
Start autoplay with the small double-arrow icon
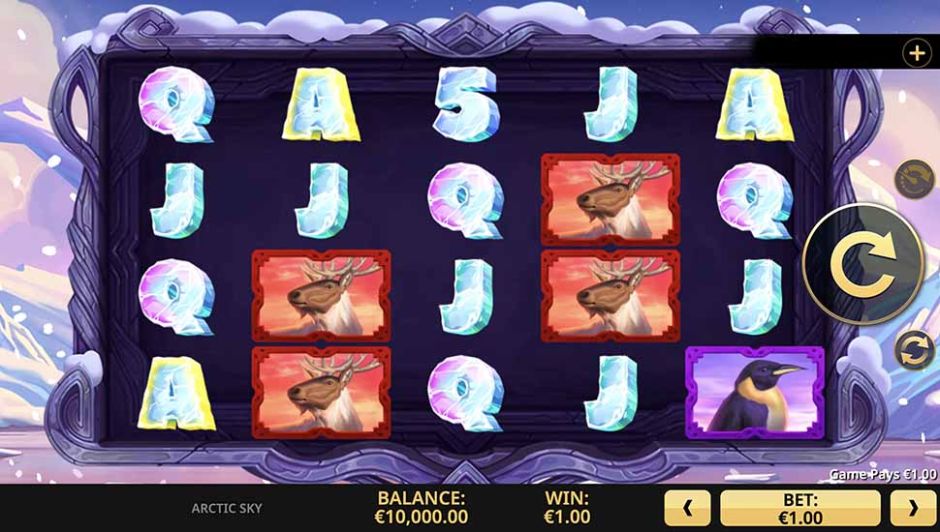pos(914,350)
